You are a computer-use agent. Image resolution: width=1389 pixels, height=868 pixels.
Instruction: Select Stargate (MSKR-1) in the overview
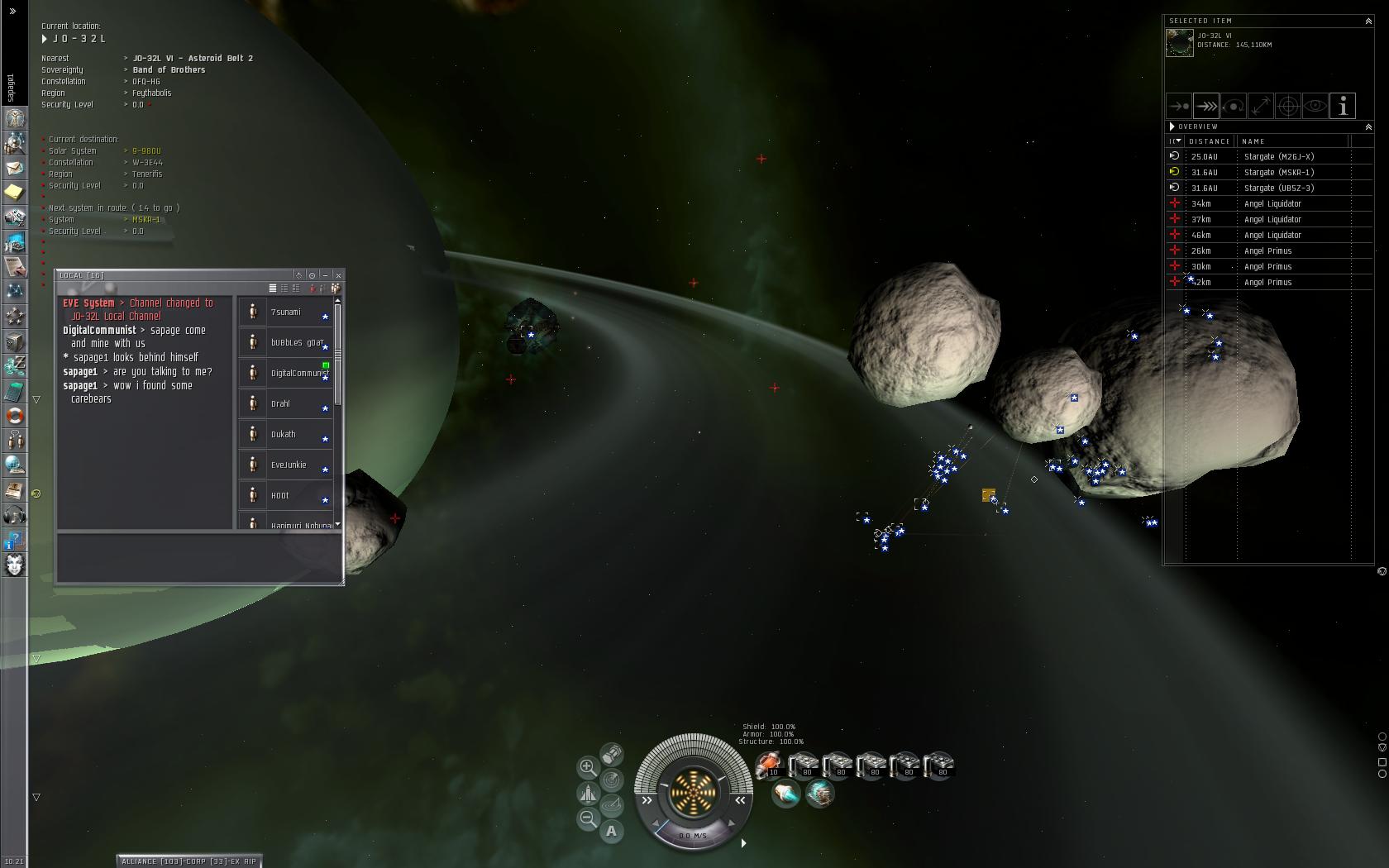click(x=1278, y=173)
